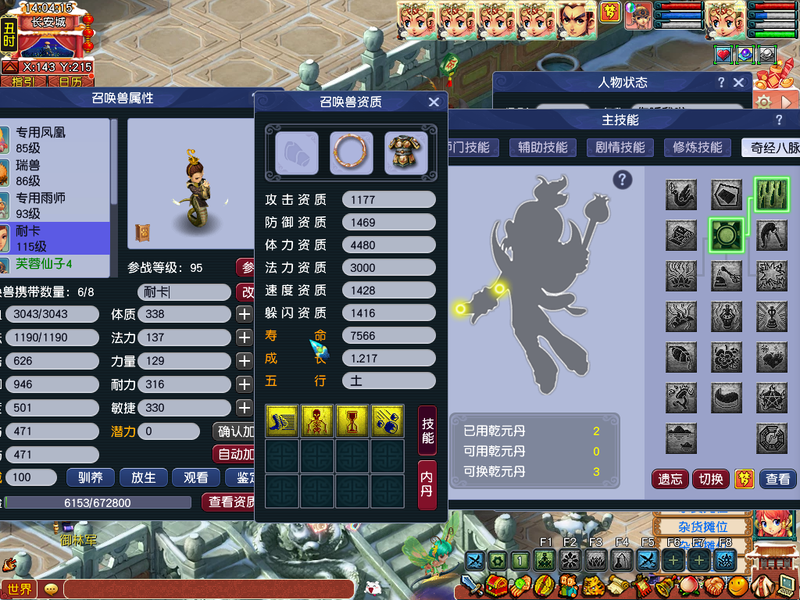Click the pet armor equipment slot

point(405,152)
